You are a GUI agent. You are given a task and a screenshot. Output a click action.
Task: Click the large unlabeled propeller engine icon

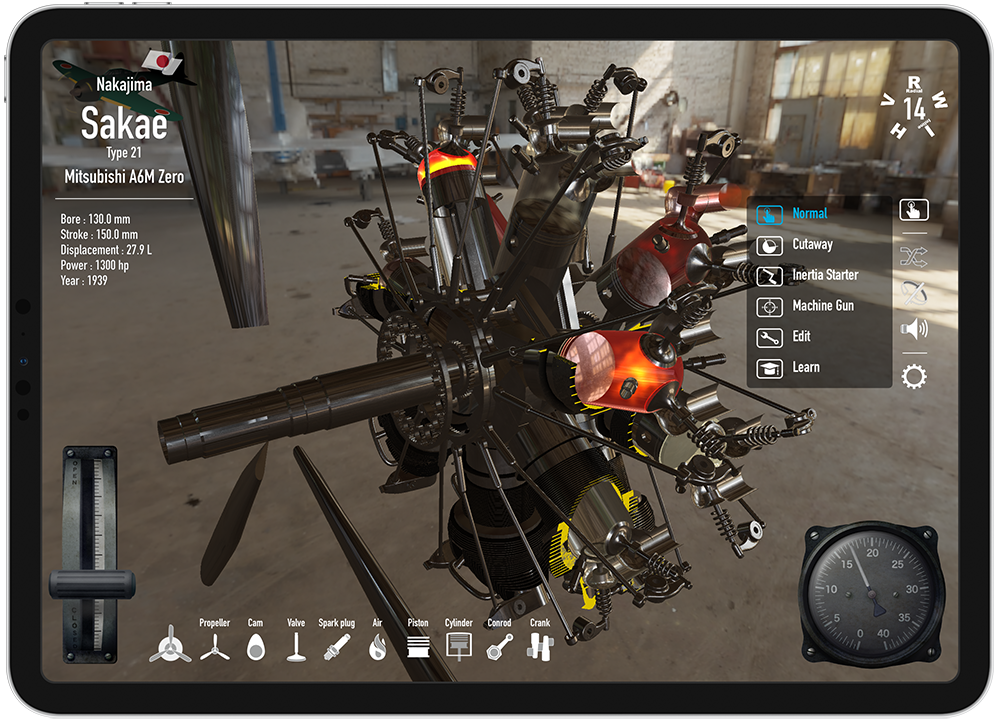(170, 646)
